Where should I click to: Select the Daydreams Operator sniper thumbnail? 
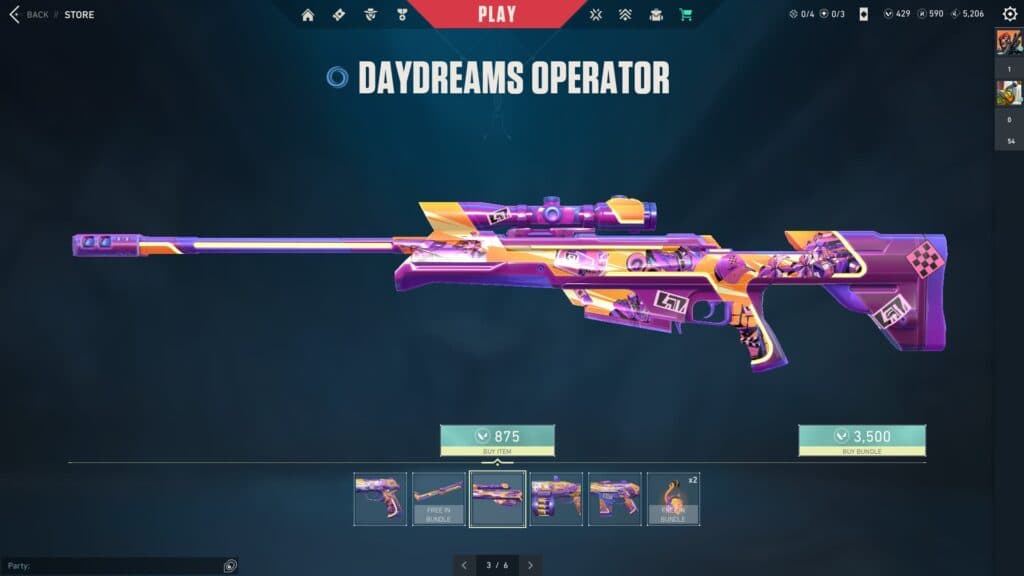pos(498,498)
